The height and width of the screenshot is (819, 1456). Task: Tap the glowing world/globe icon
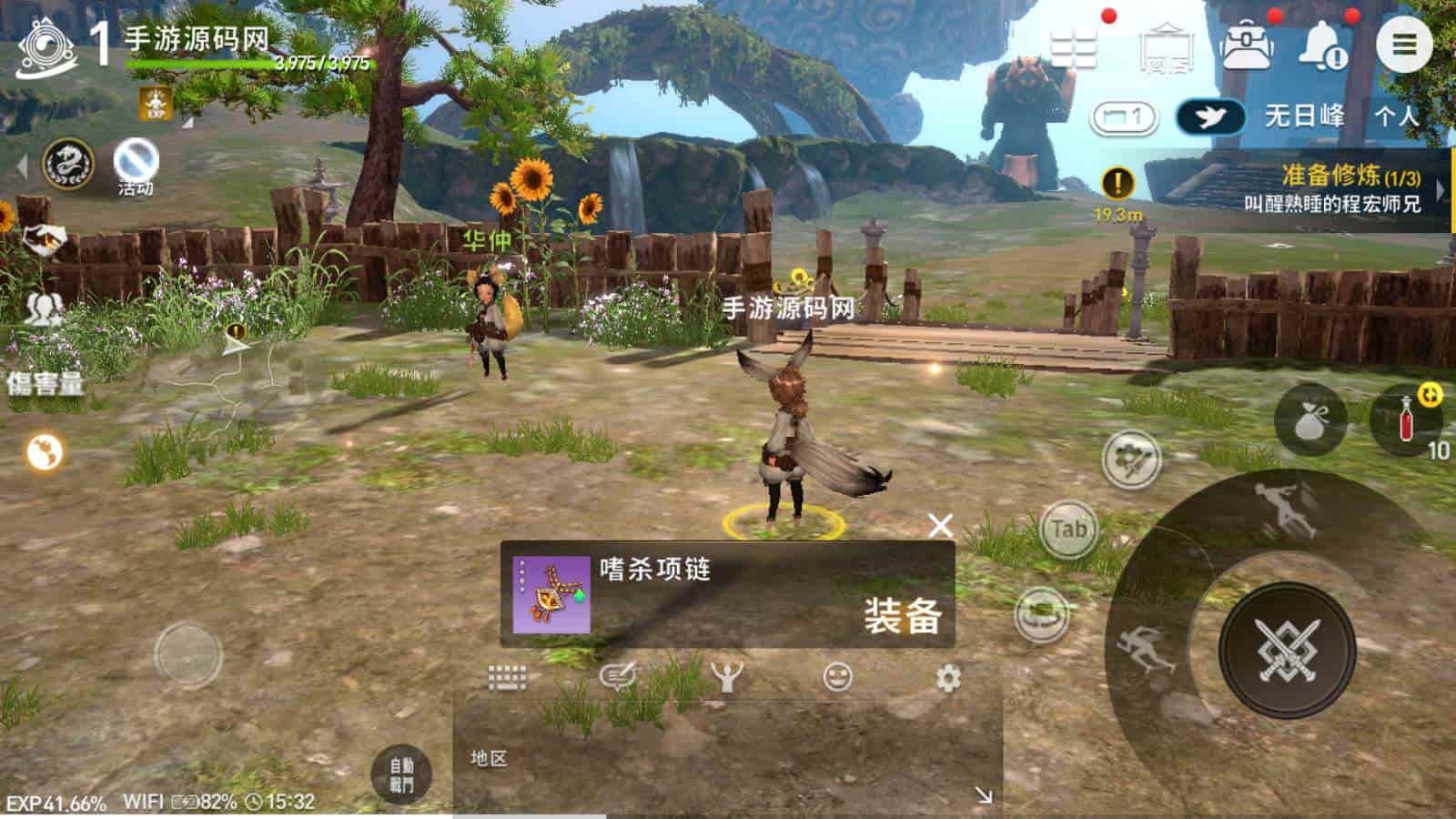coord(44,454)
